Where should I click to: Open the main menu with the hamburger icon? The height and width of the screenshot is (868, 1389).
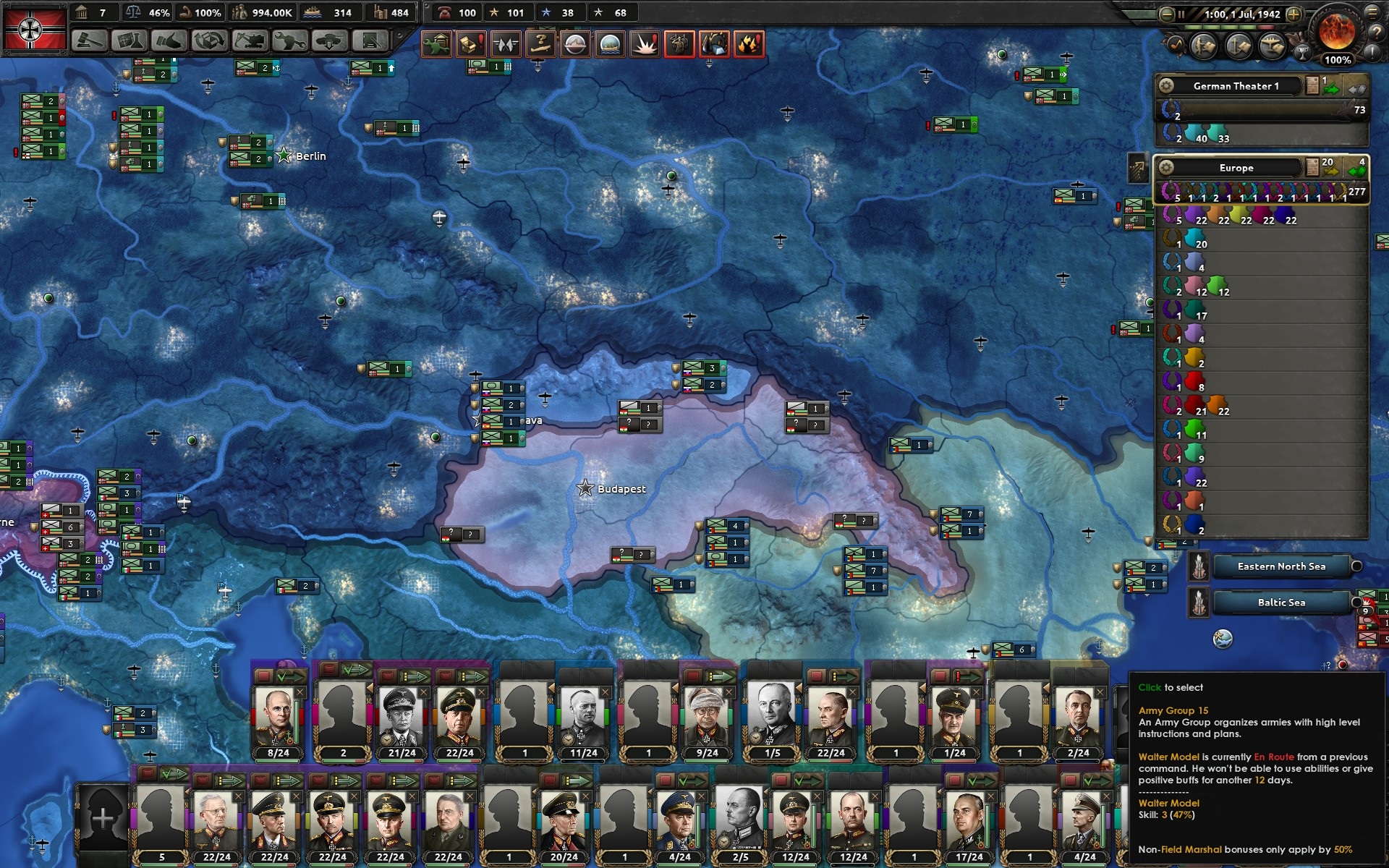(1373, 12)
